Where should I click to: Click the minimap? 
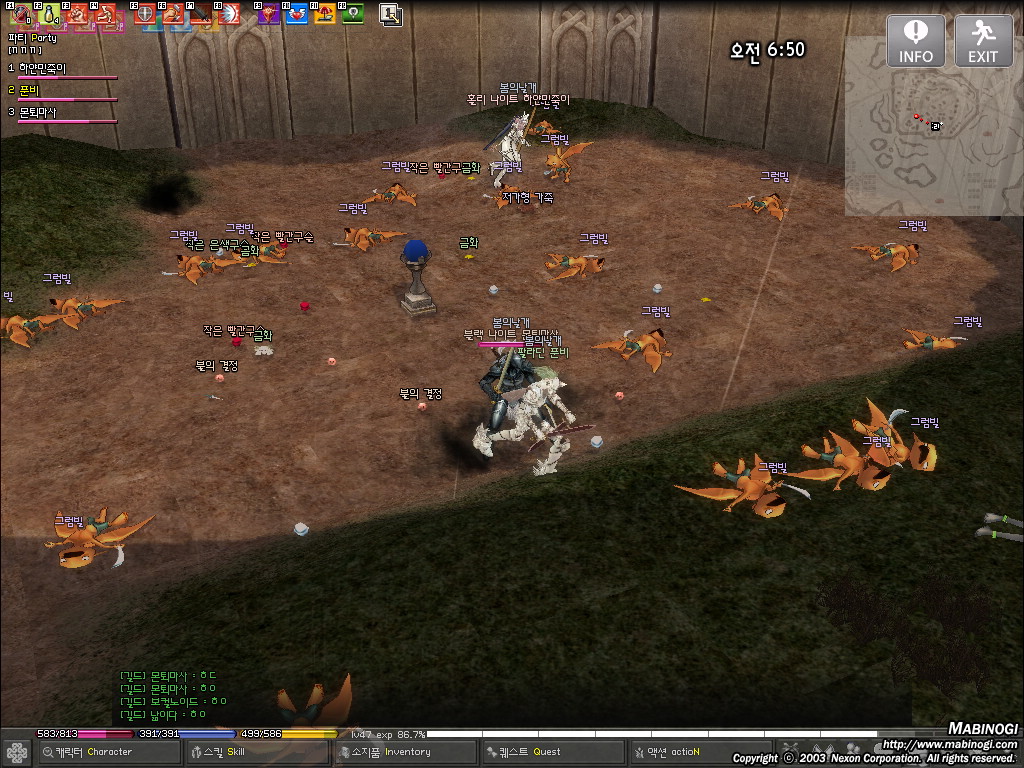[930, 128]
